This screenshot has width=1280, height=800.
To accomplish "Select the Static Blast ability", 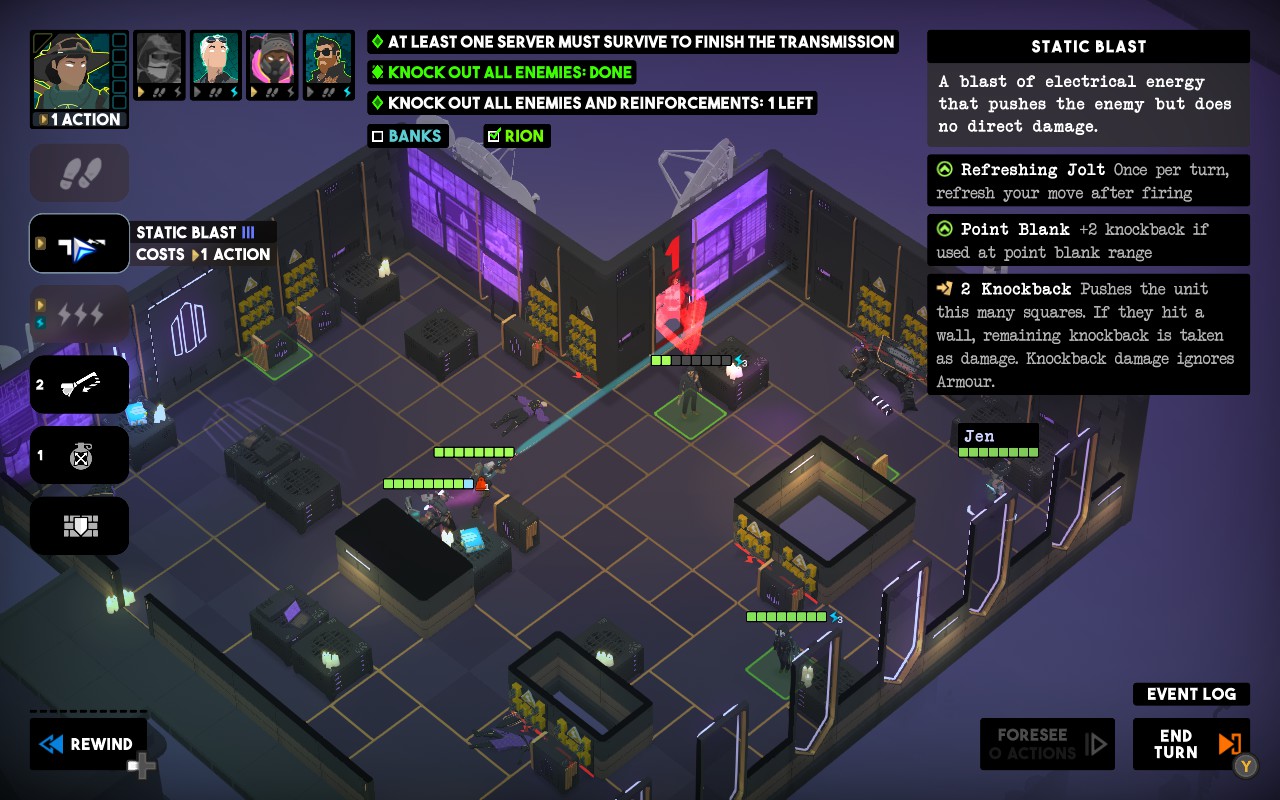I will 80,243.
